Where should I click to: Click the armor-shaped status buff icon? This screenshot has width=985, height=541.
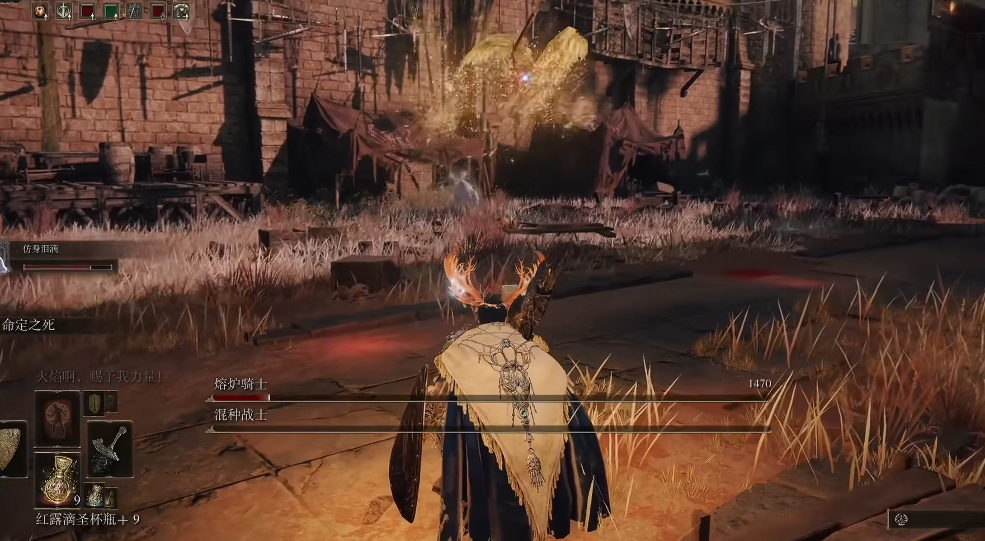coord(181,12)
